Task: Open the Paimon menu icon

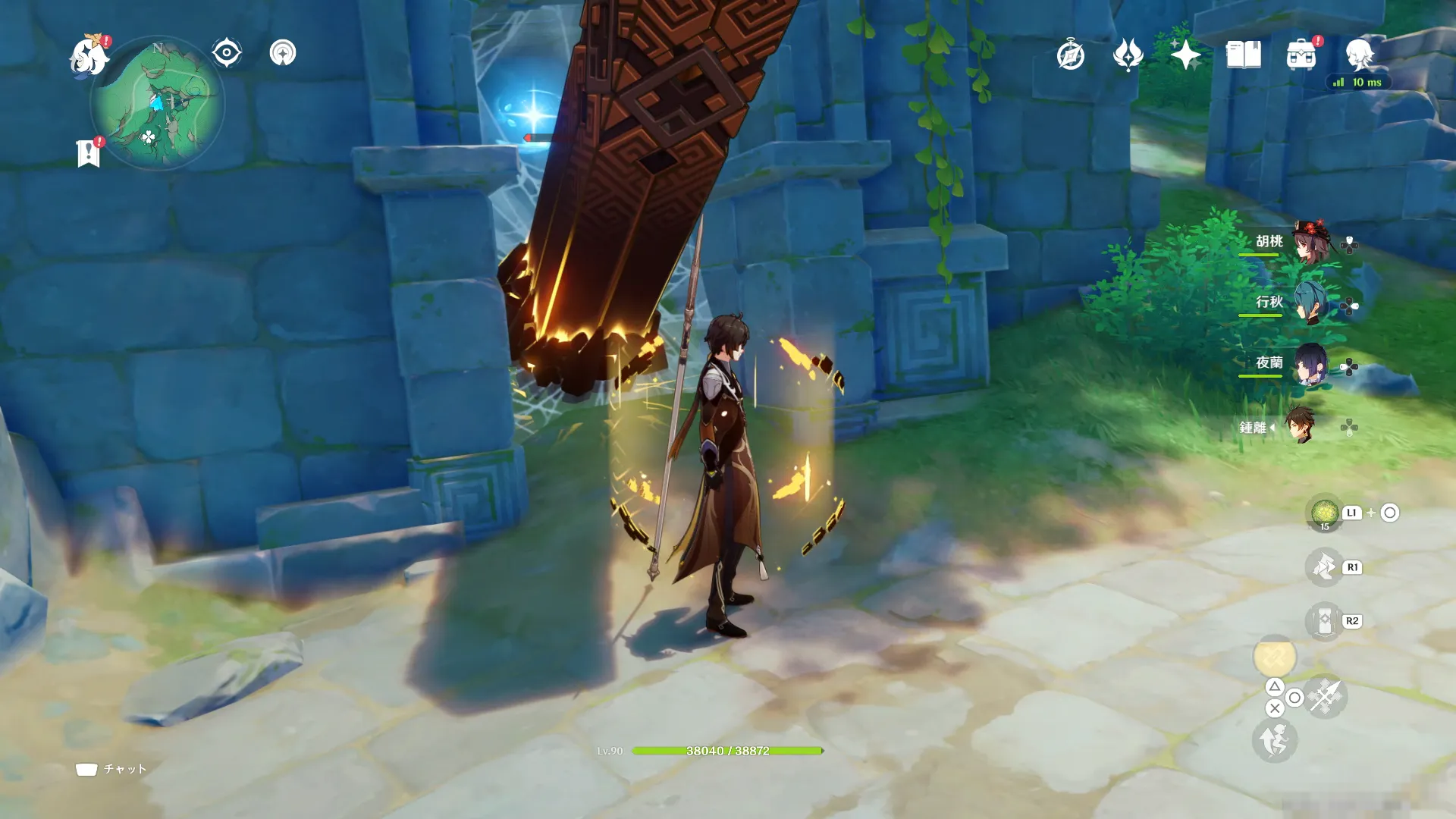Action: coord(89,56)
